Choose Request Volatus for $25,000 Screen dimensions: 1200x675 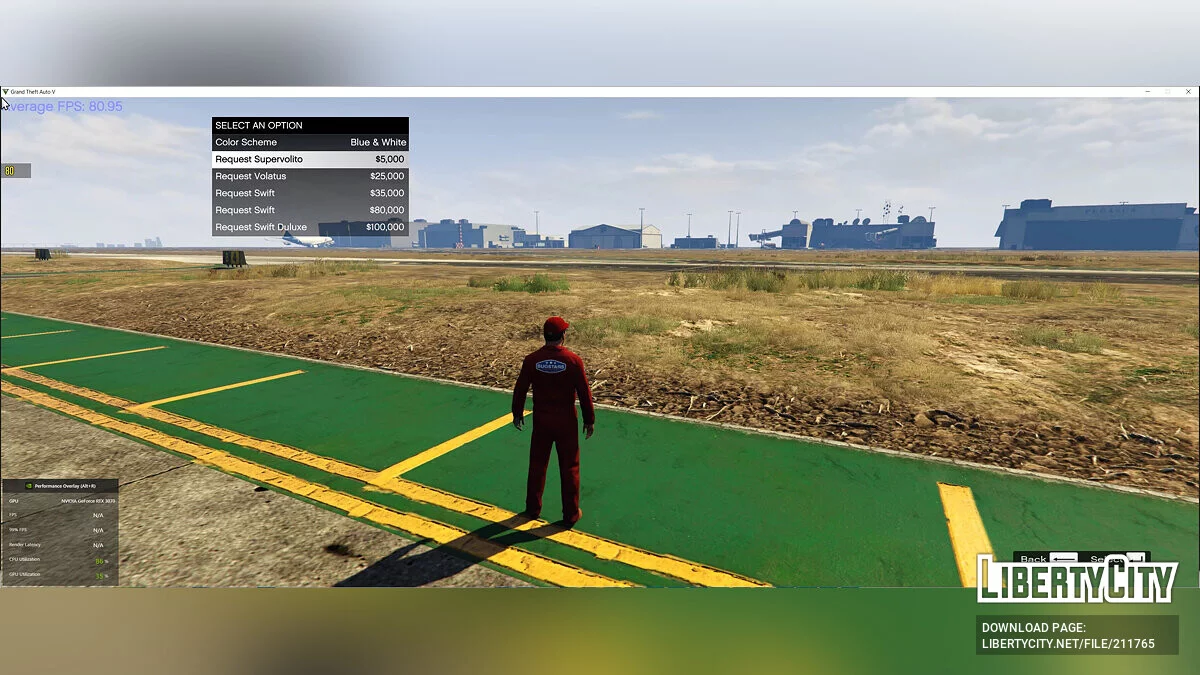point(310,177)
